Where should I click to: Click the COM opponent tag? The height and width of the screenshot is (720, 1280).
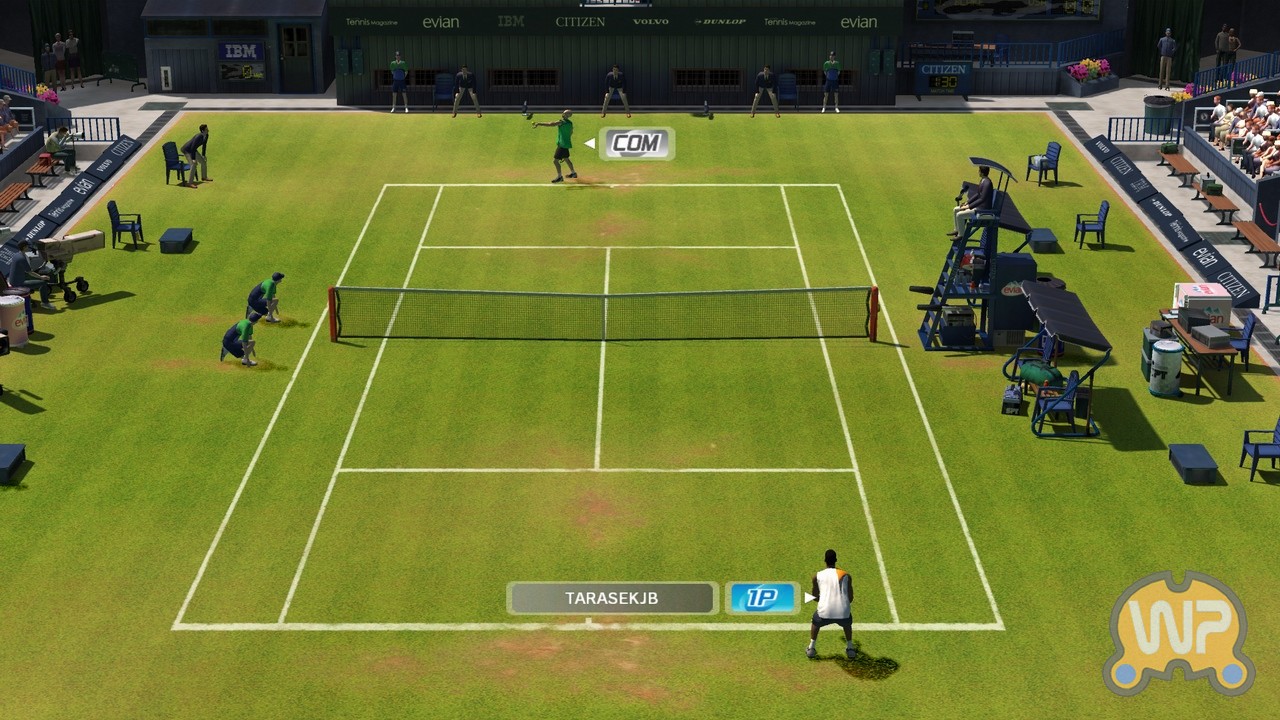[636, 143]
